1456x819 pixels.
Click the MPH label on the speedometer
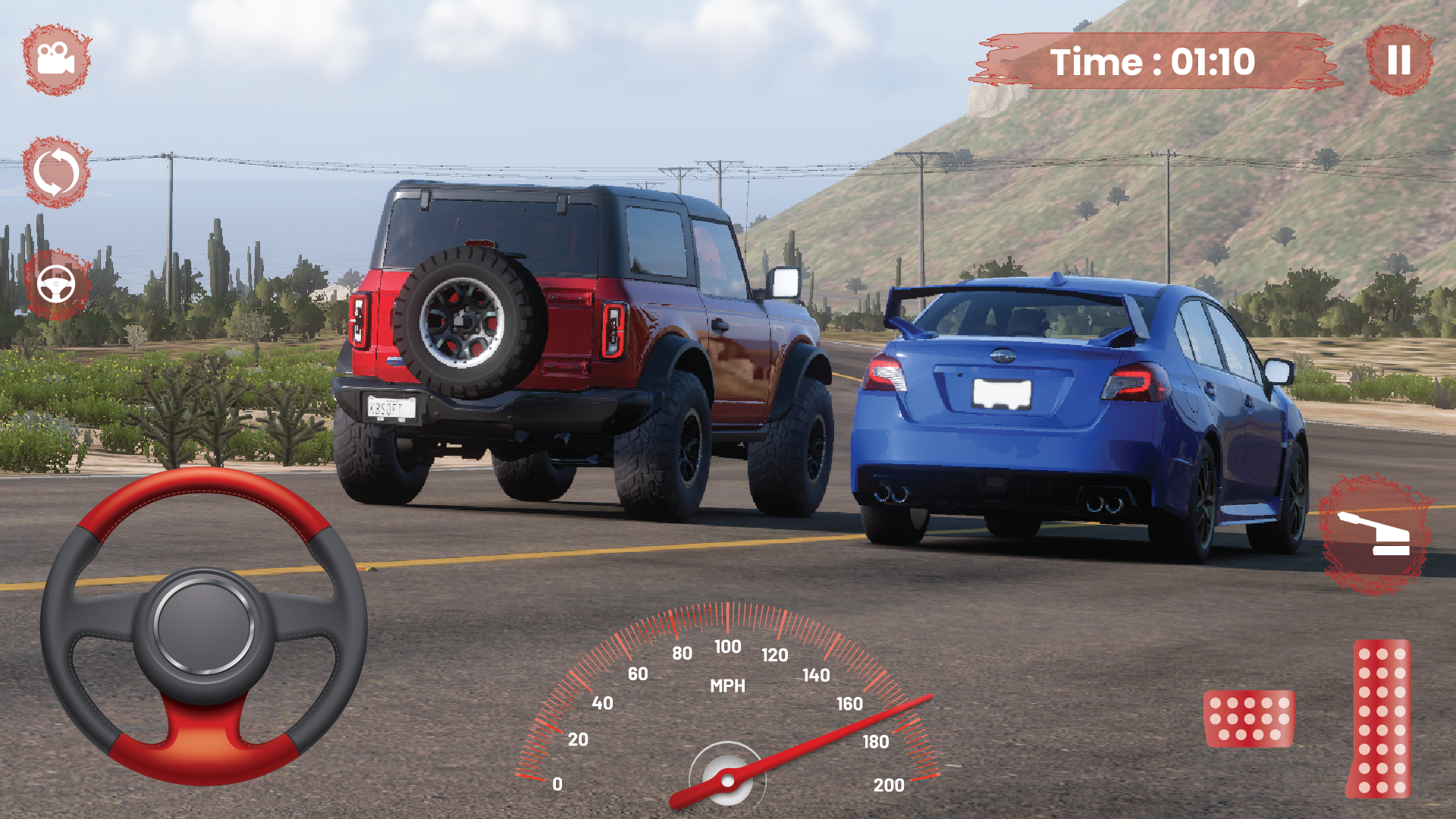(728, 686)
